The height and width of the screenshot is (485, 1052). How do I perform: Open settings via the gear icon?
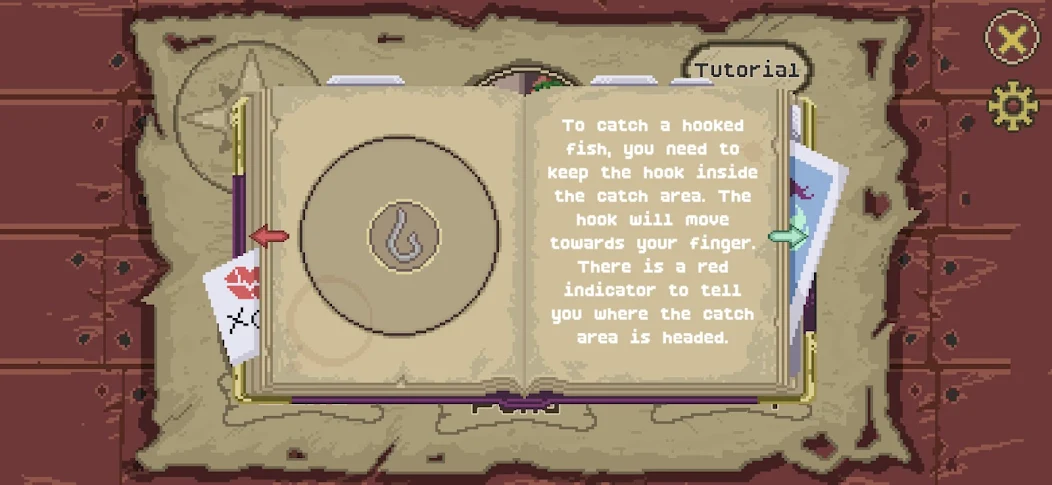coord(1012,105)
